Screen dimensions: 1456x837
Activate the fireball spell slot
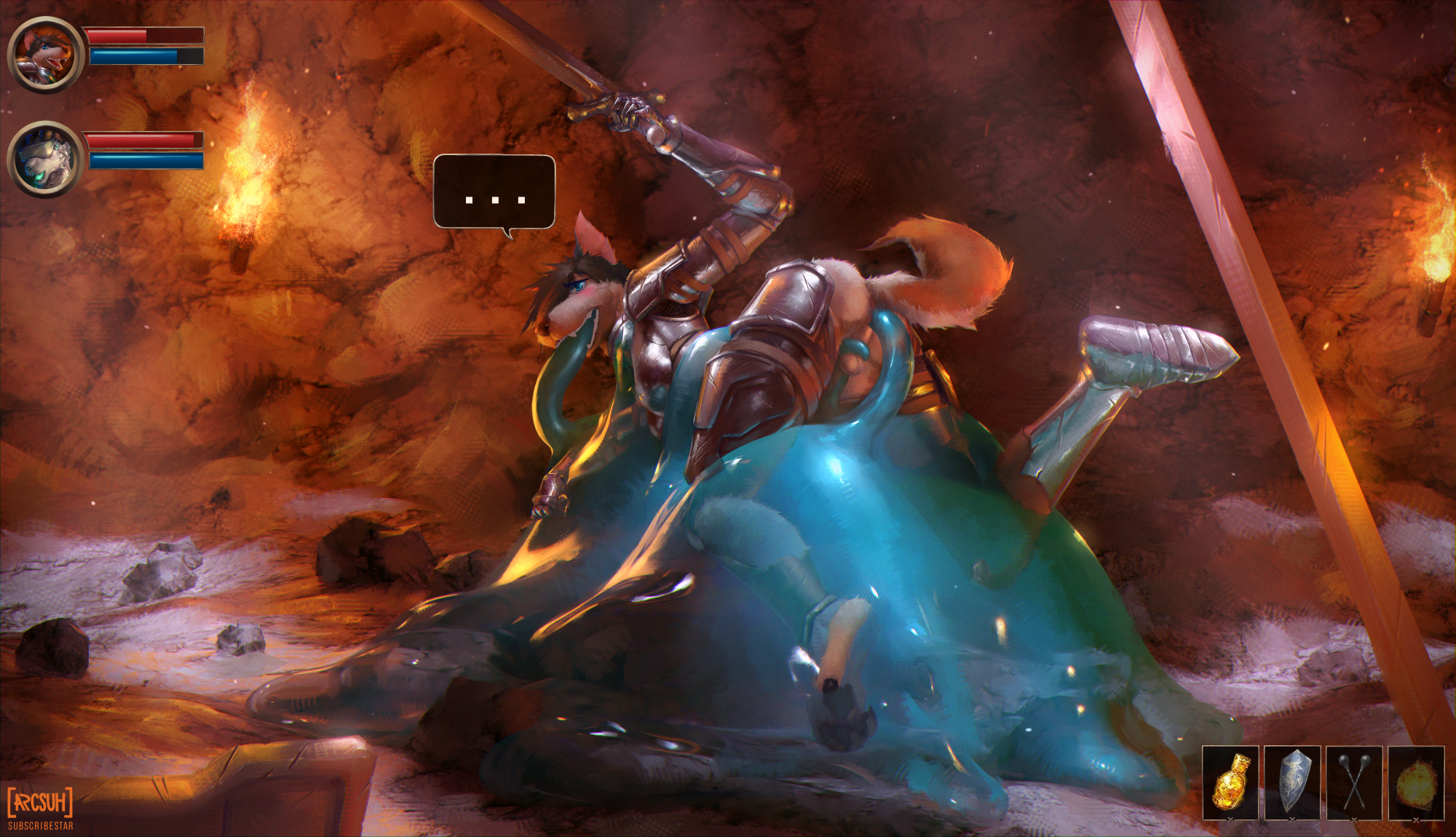[1415, 782]
